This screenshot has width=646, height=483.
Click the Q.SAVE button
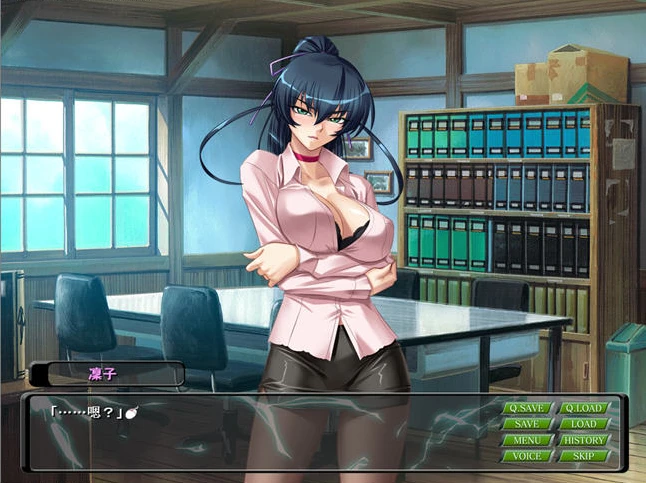[x=527, y=408]
